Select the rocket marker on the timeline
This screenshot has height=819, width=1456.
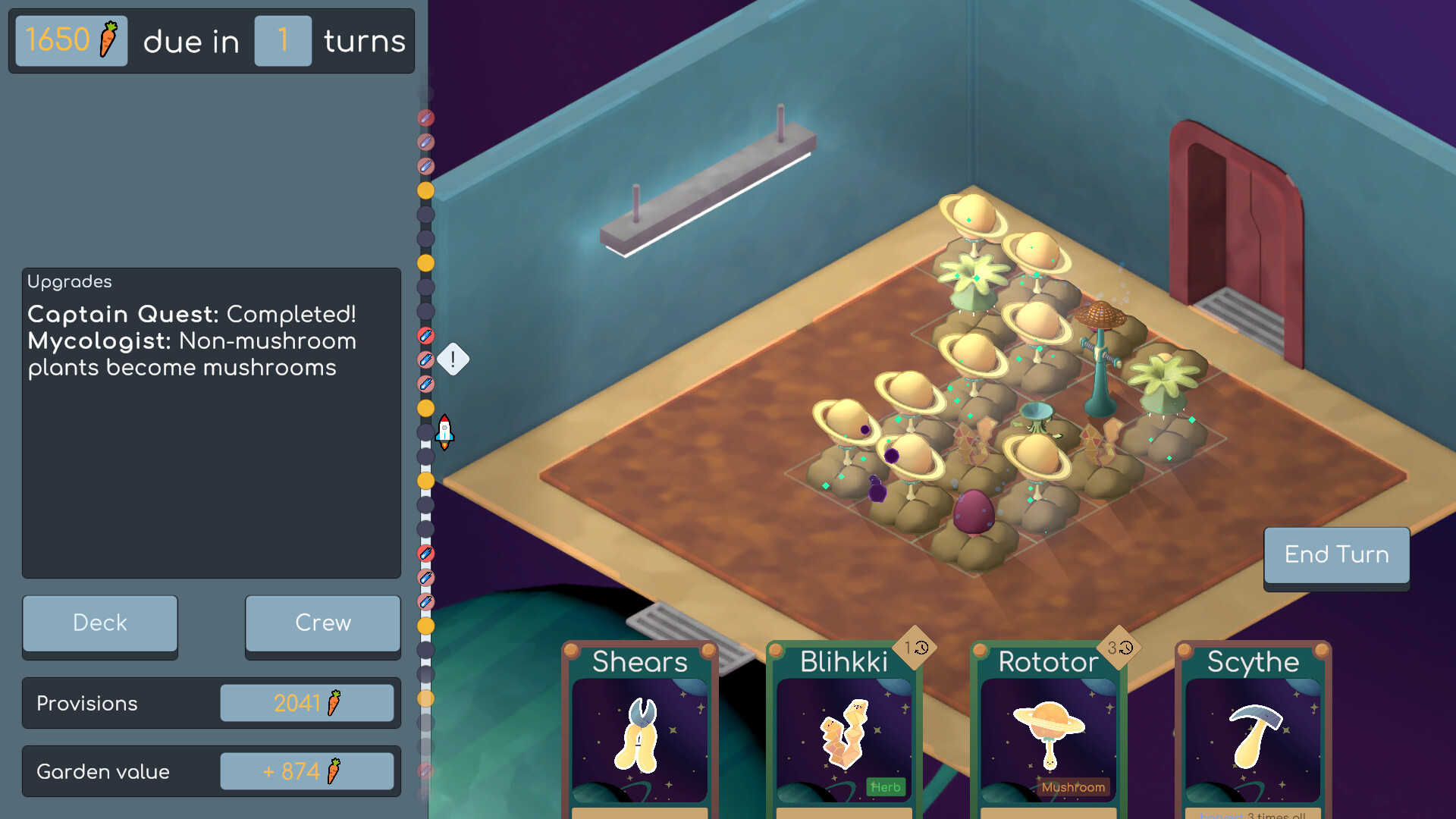(445, 431)
